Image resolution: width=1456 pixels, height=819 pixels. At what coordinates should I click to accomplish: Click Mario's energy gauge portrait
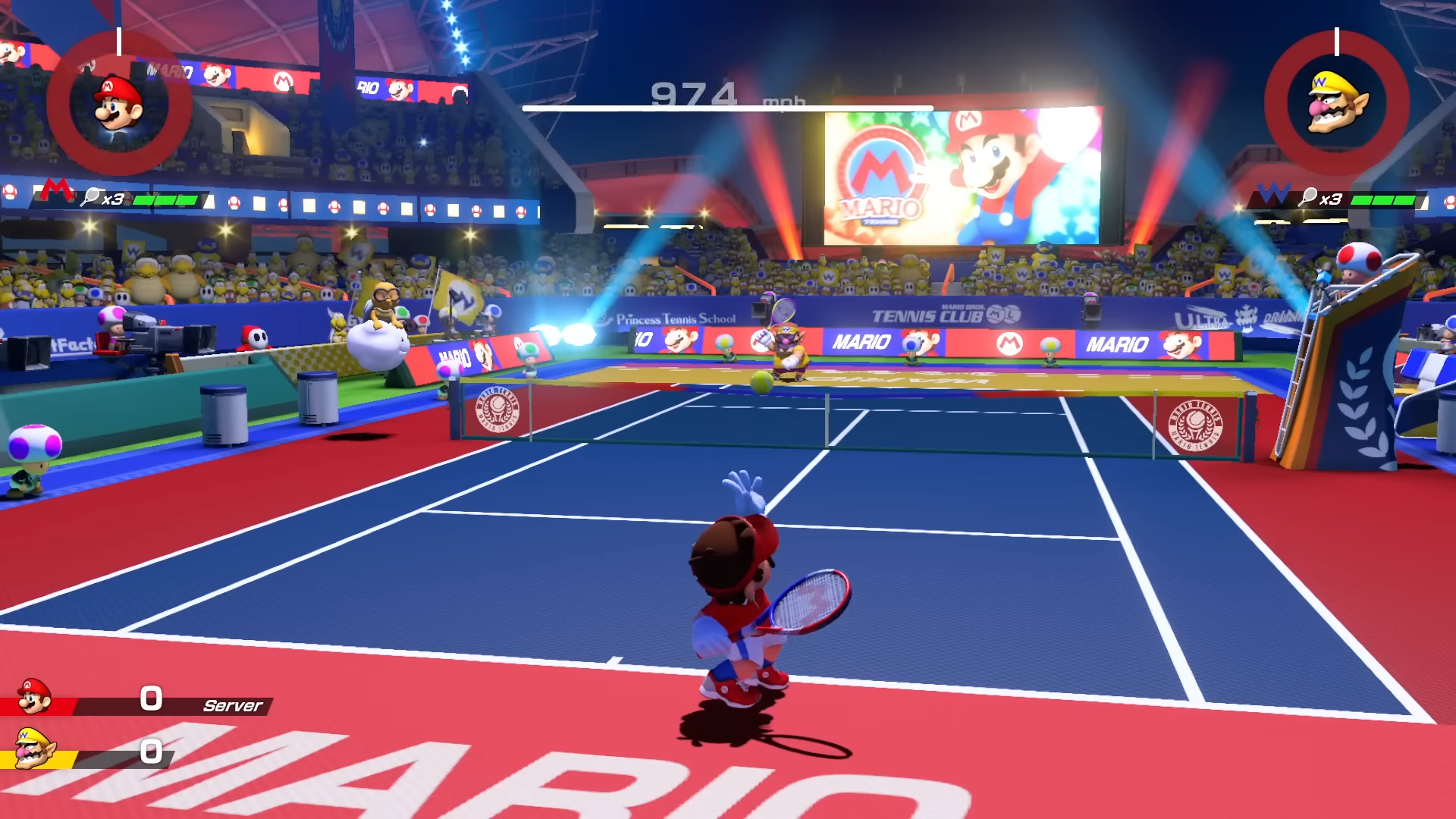point(118,104)
